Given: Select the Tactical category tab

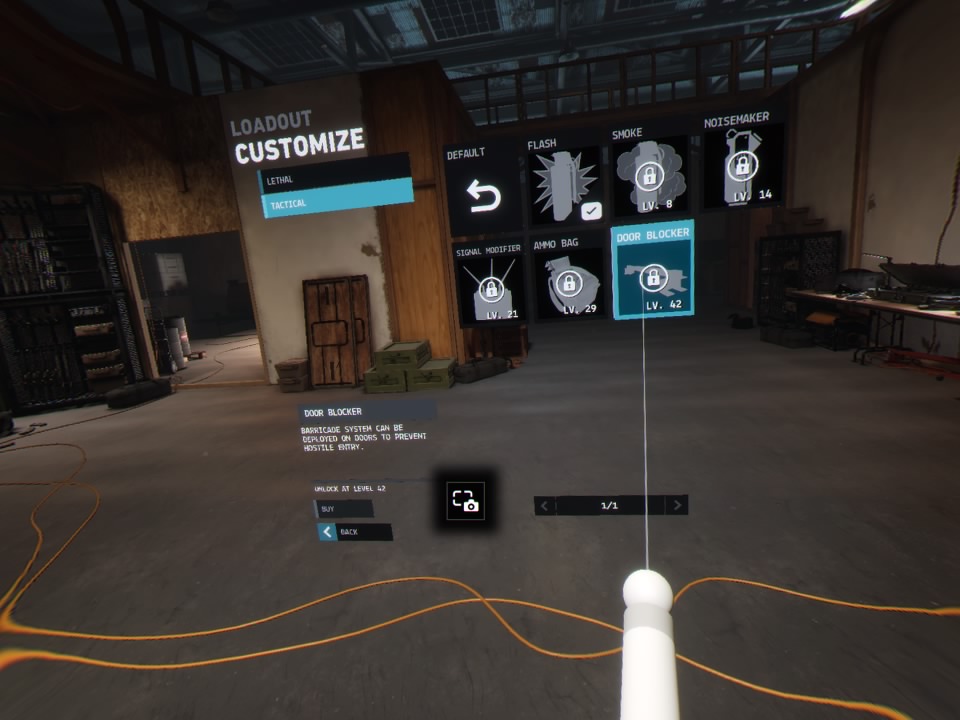Looking at the screenshot, I should (x=336, y=203).
